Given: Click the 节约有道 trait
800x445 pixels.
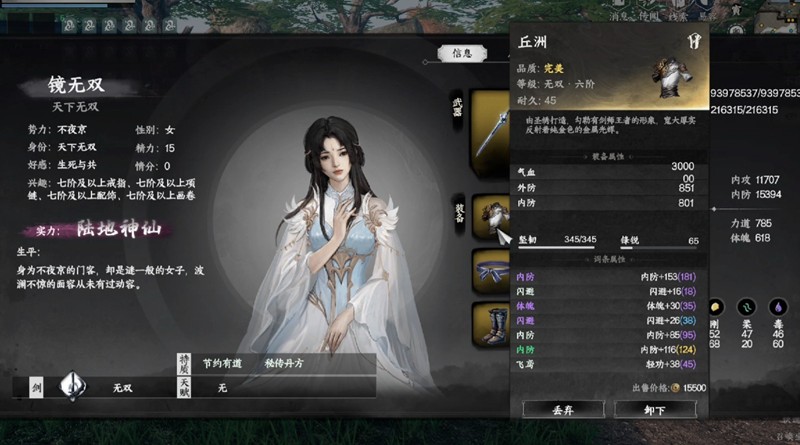Looking at the screenshot, I should [222, 363].
